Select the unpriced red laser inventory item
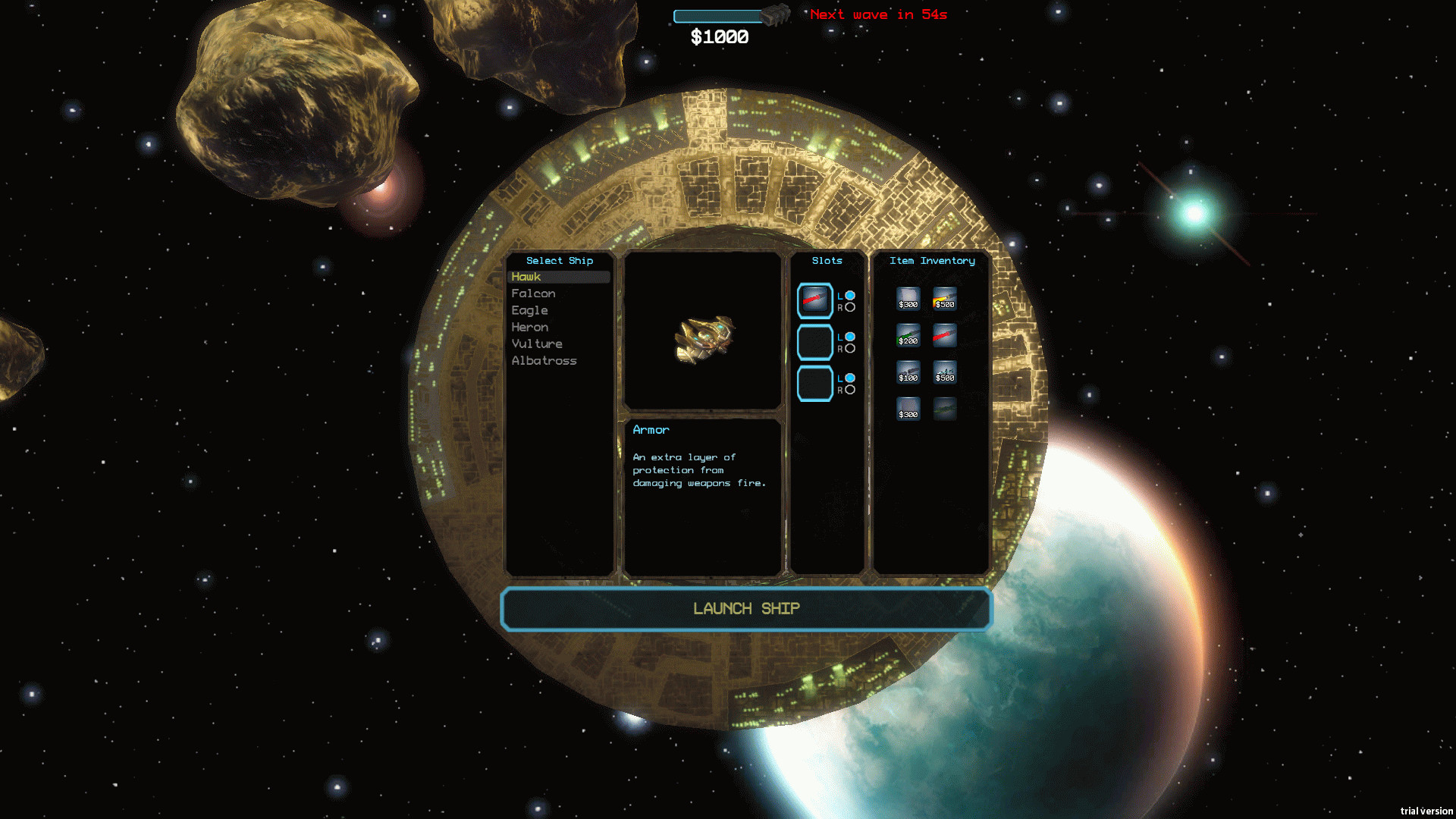This screenshot has height=819, width=1456. pyautogui.click(x=944, y=335)
